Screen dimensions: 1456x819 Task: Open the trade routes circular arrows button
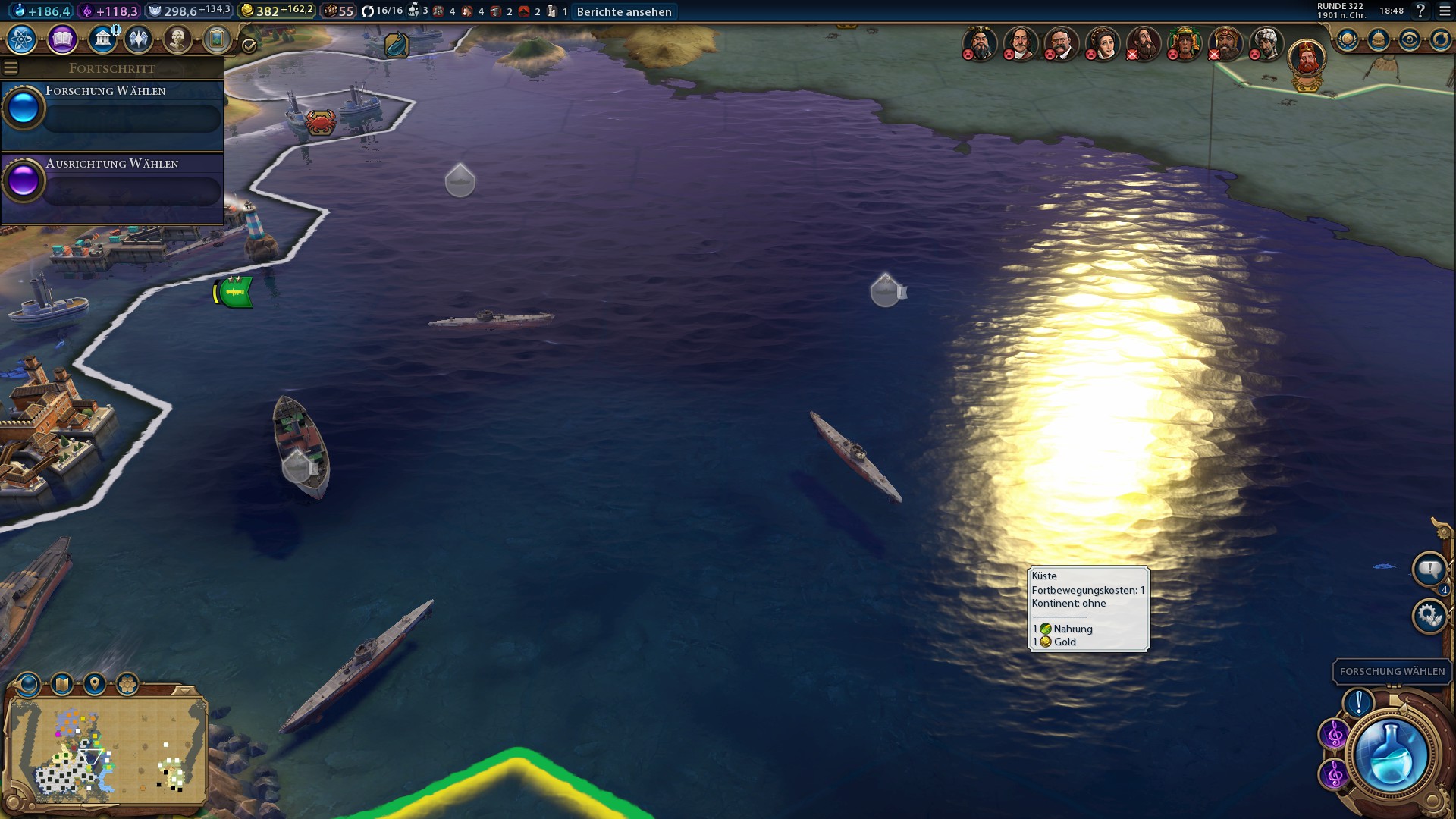[1440, 39]
